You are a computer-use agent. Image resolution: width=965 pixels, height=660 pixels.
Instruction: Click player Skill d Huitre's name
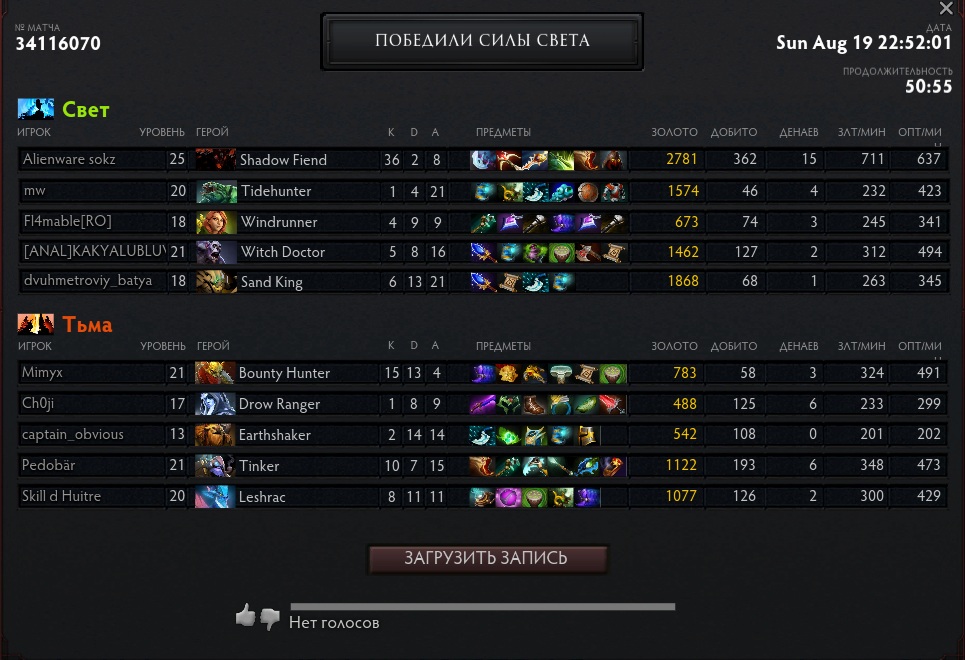click(61, 497)
